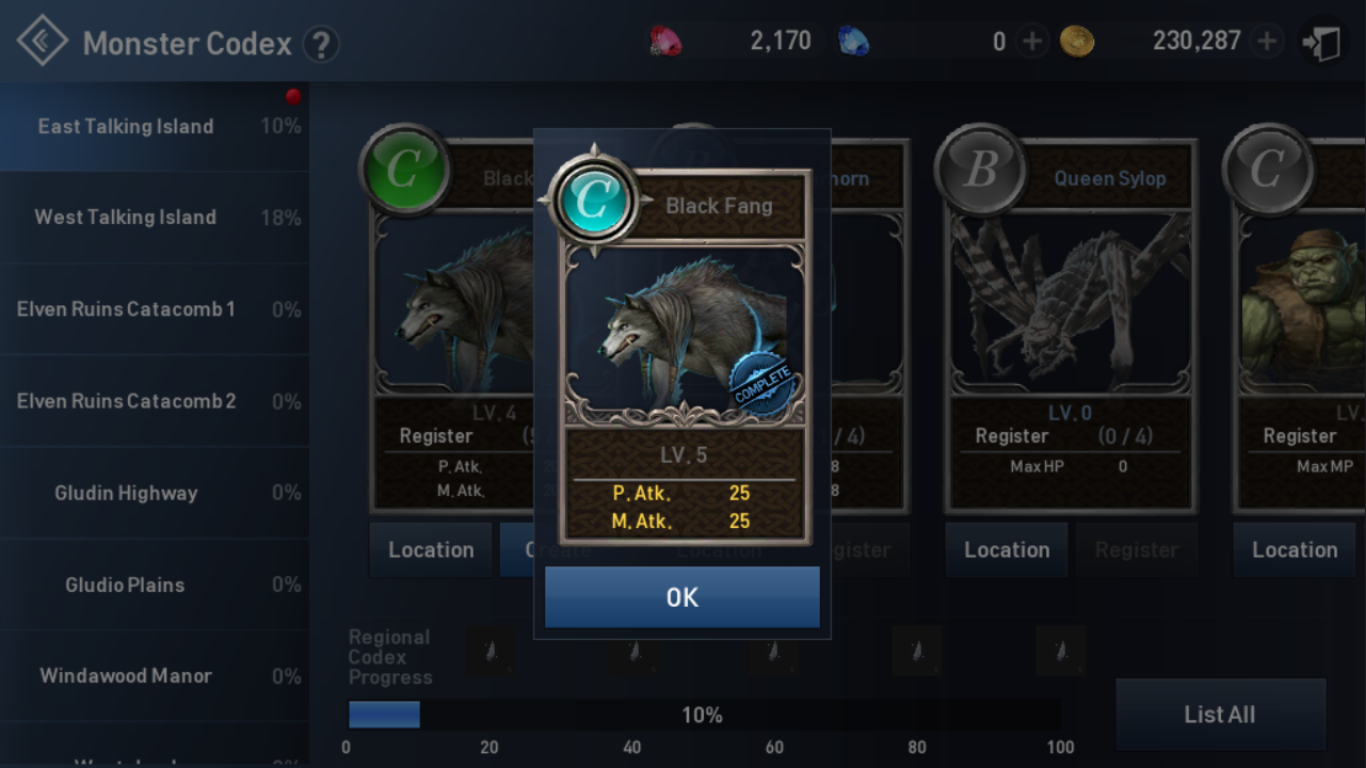
Task: Open the Monster Codex help question mark
Action: 321,44
